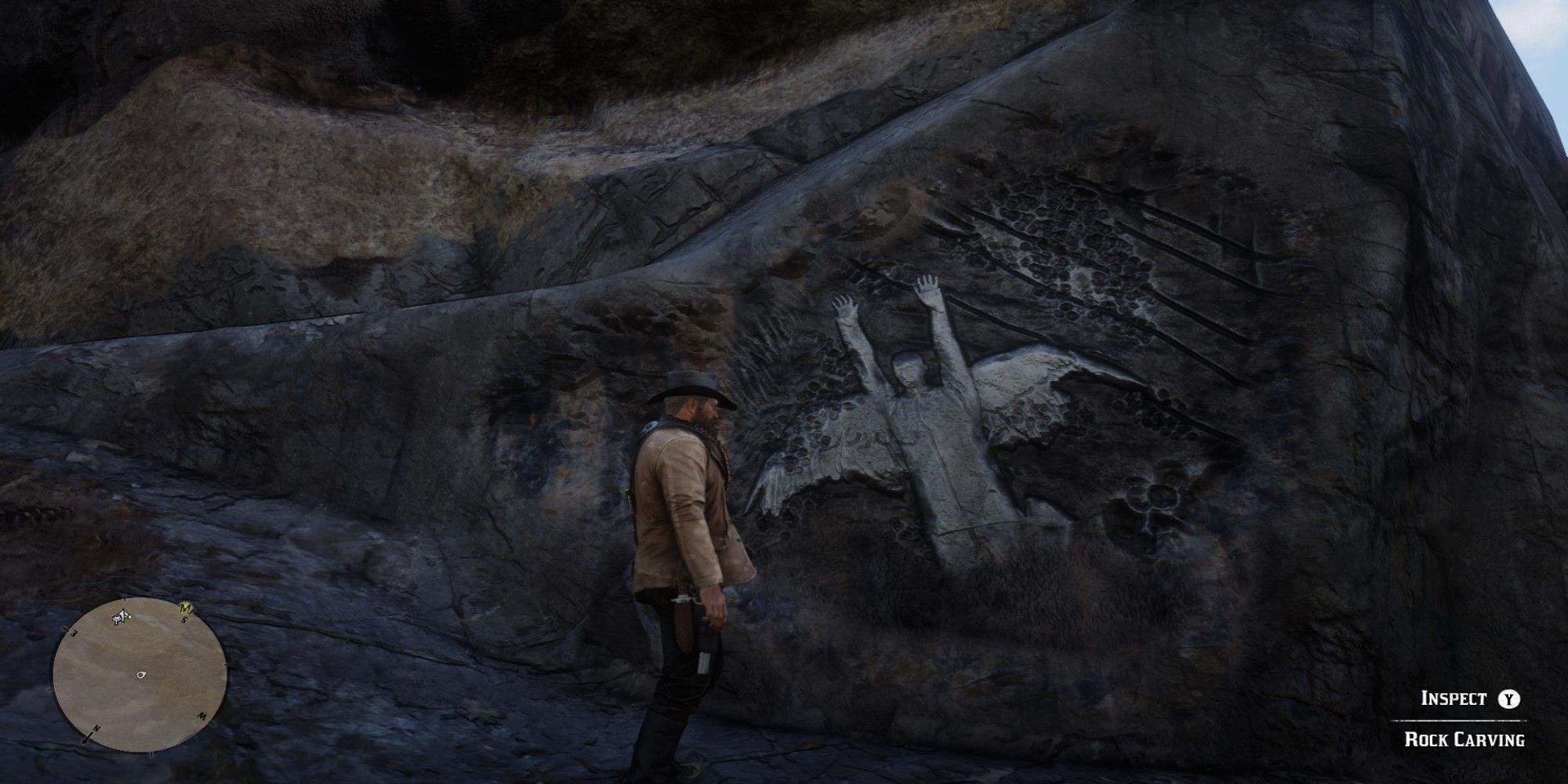Click the W compass letter on the minimap
The image size is (1568, 784).
(x=204, y=716)
